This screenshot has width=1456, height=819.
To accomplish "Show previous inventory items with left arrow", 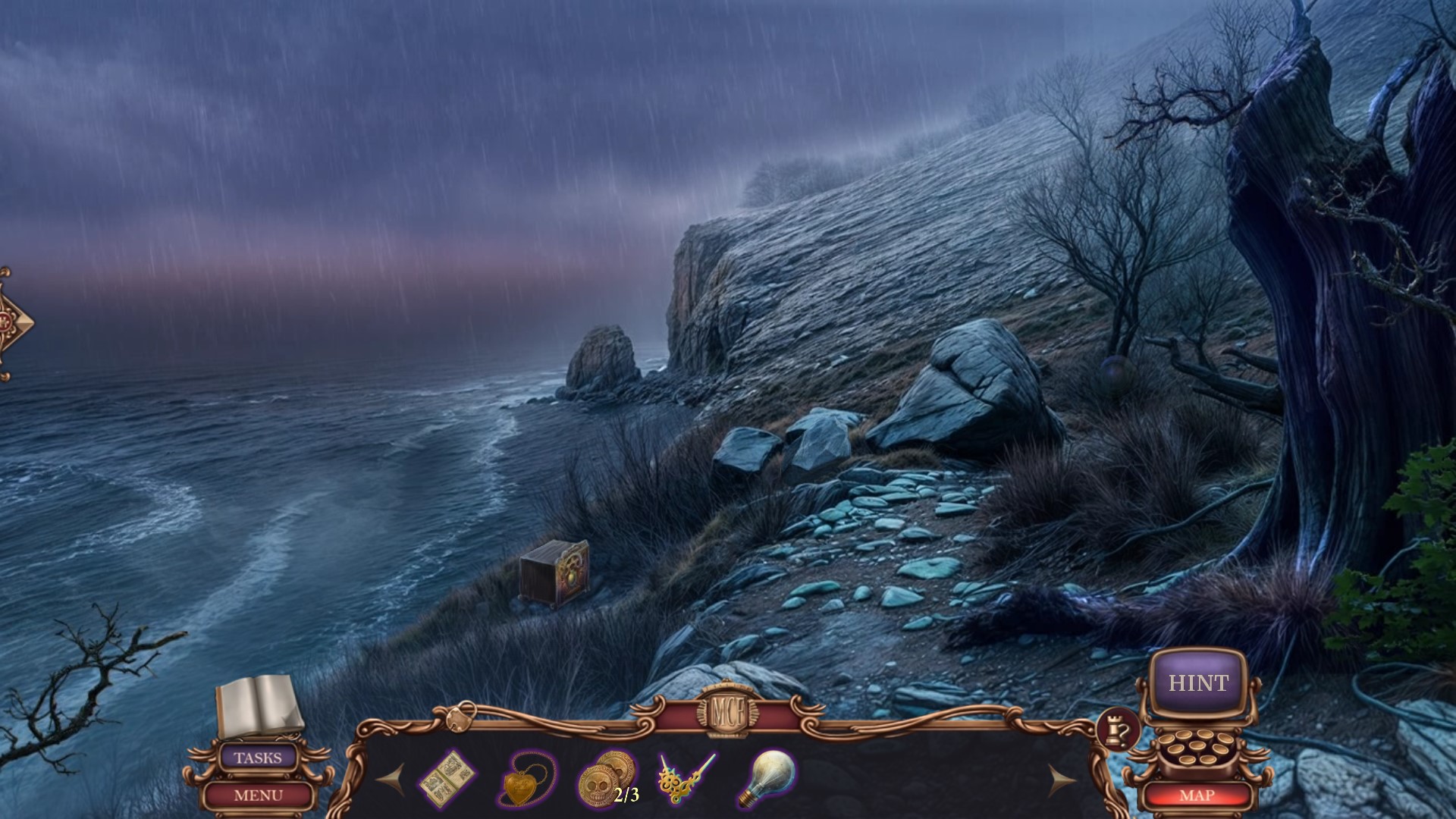I will (391, 778).
